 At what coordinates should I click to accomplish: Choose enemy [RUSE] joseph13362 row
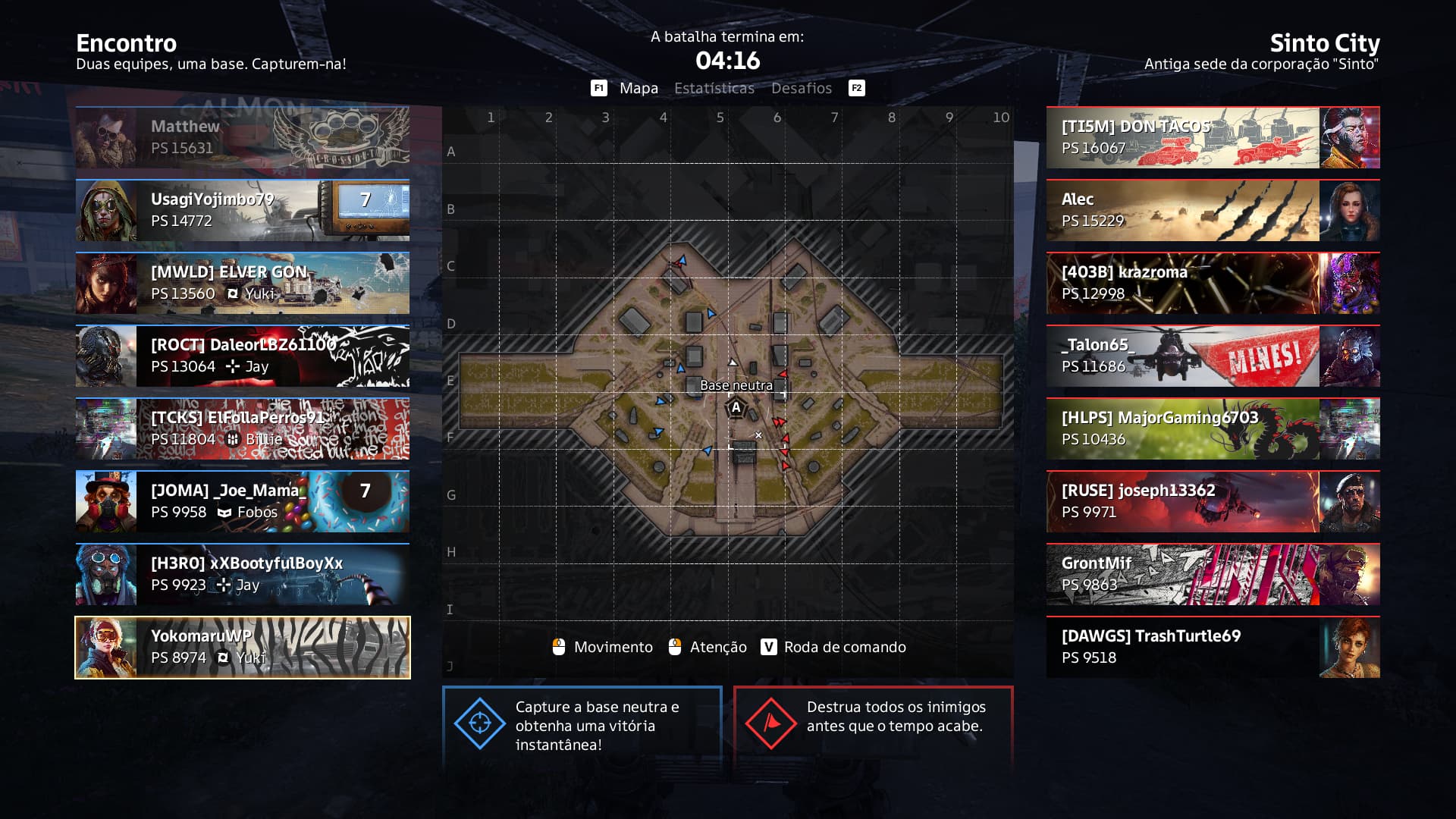pyautogui.click(x=1213, y=501)
